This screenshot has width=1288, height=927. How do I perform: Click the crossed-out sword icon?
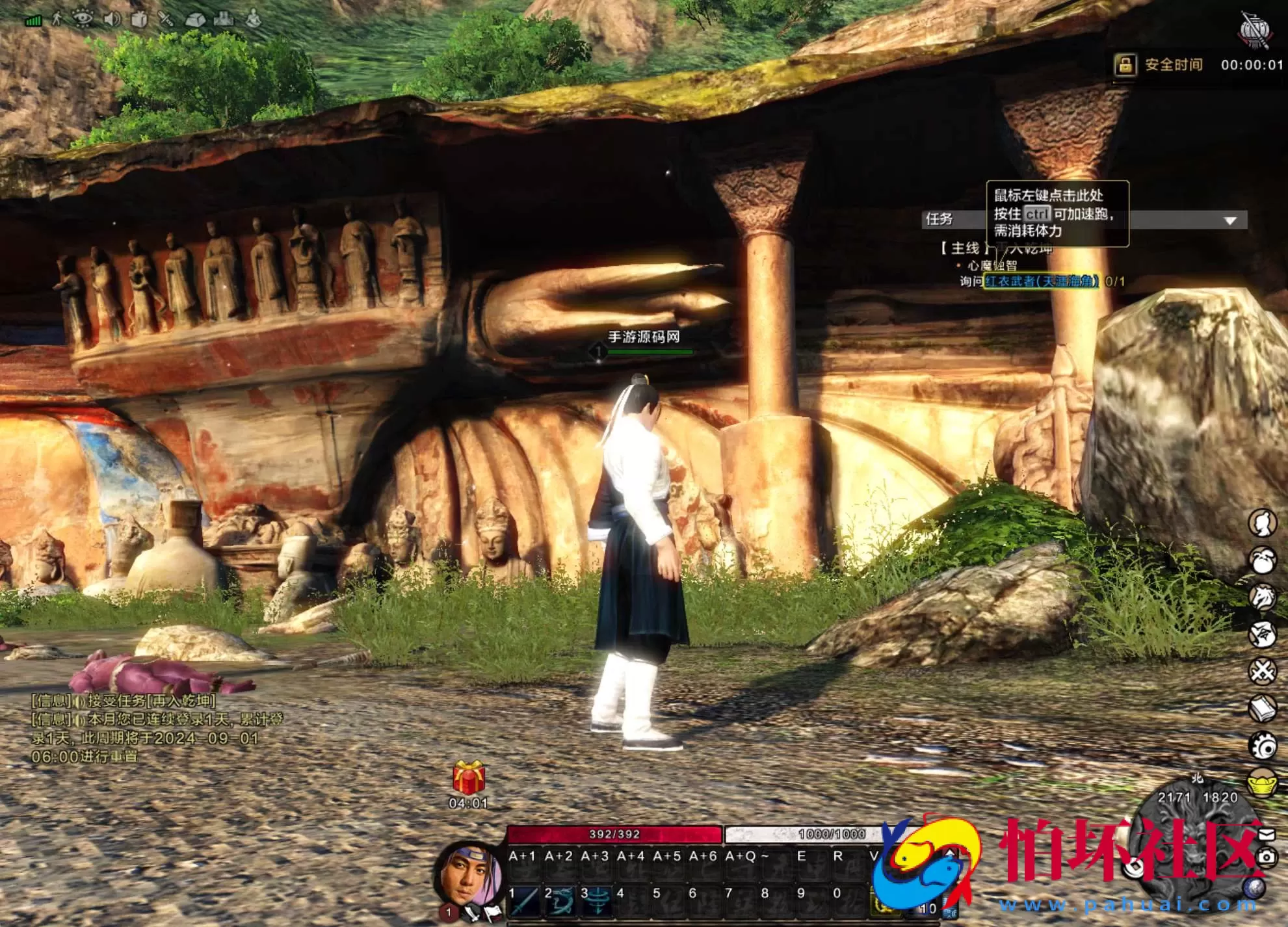point(166,19)
